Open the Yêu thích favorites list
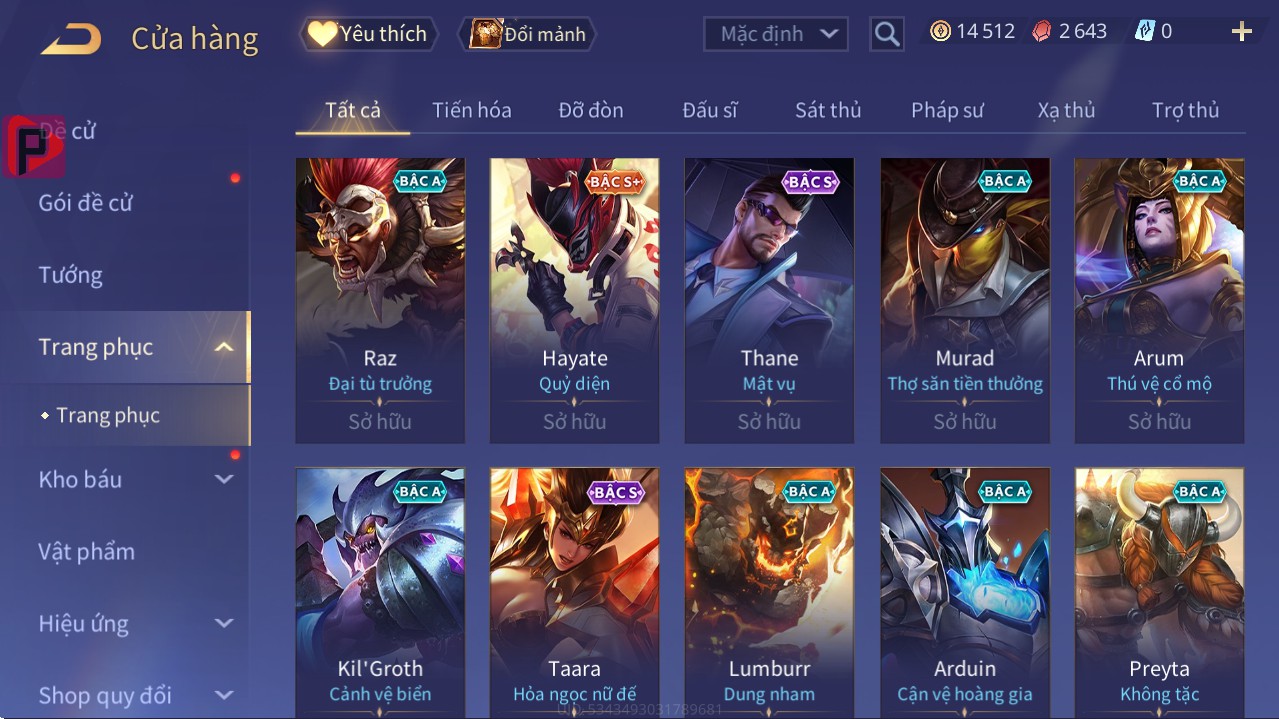Screen dimensions: 1279x719 pyautogui.click(x=367, y=34)
